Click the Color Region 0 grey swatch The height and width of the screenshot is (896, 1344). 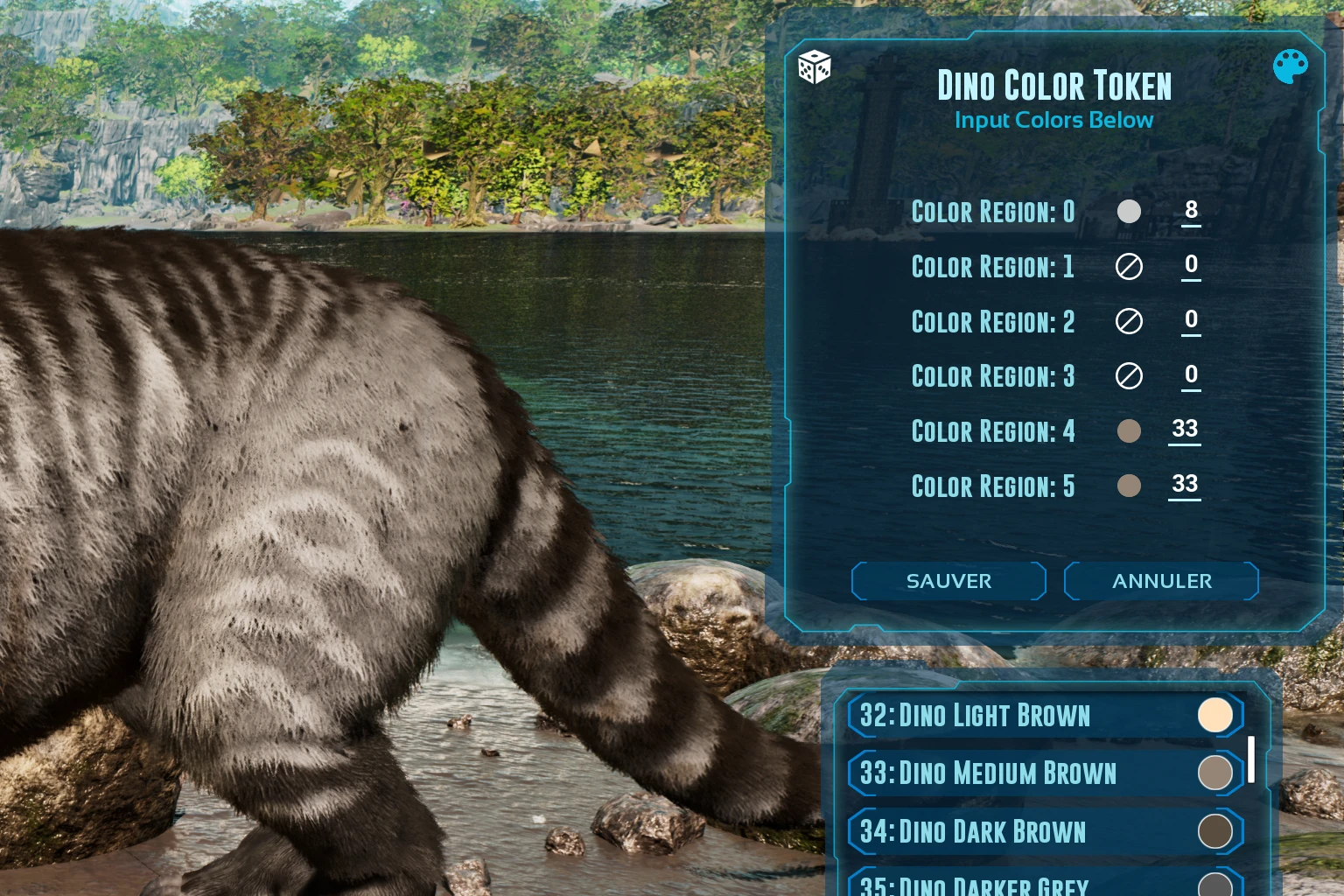point(1129,212)
